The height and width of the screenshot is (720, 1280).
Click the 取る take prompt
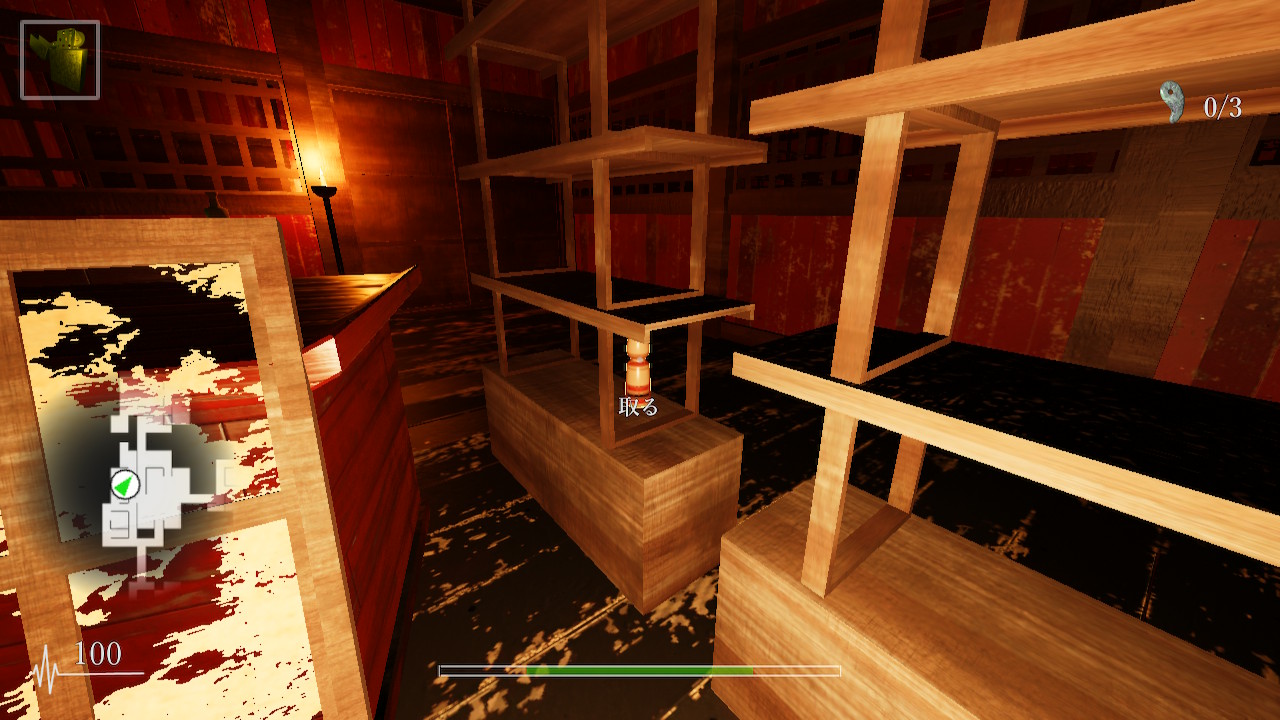point(638,407)
